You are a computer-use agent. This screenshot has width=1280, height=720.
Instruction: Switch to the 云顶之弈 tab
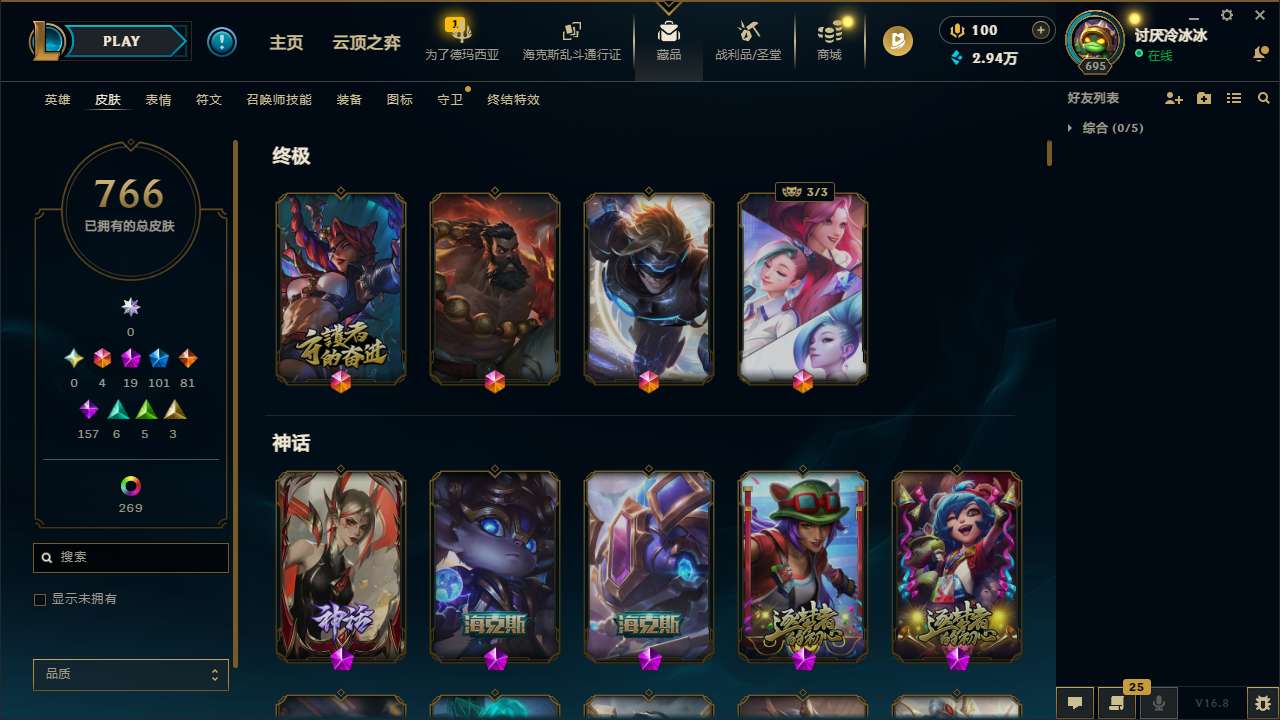pos(365,41)
